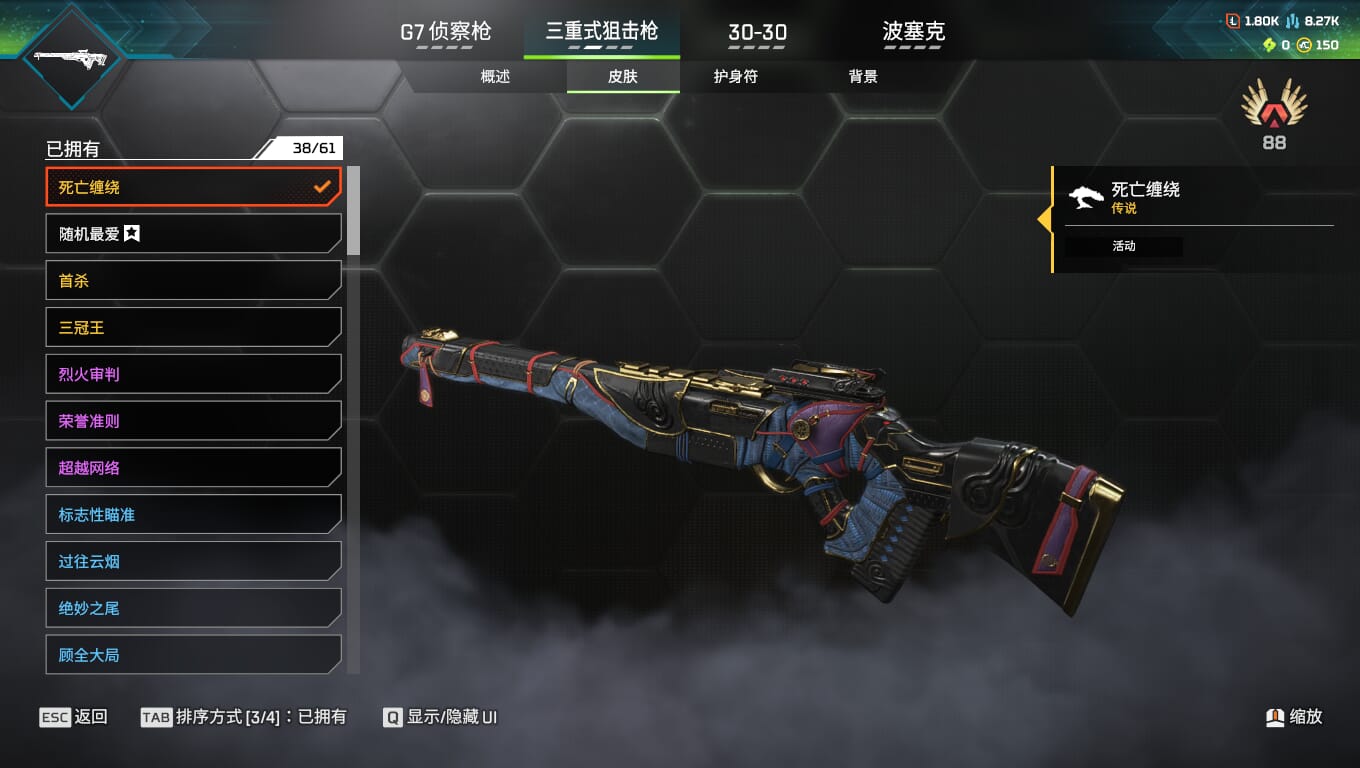
Task: Toggle the 排序方式 sort order control
Action: 245,717
